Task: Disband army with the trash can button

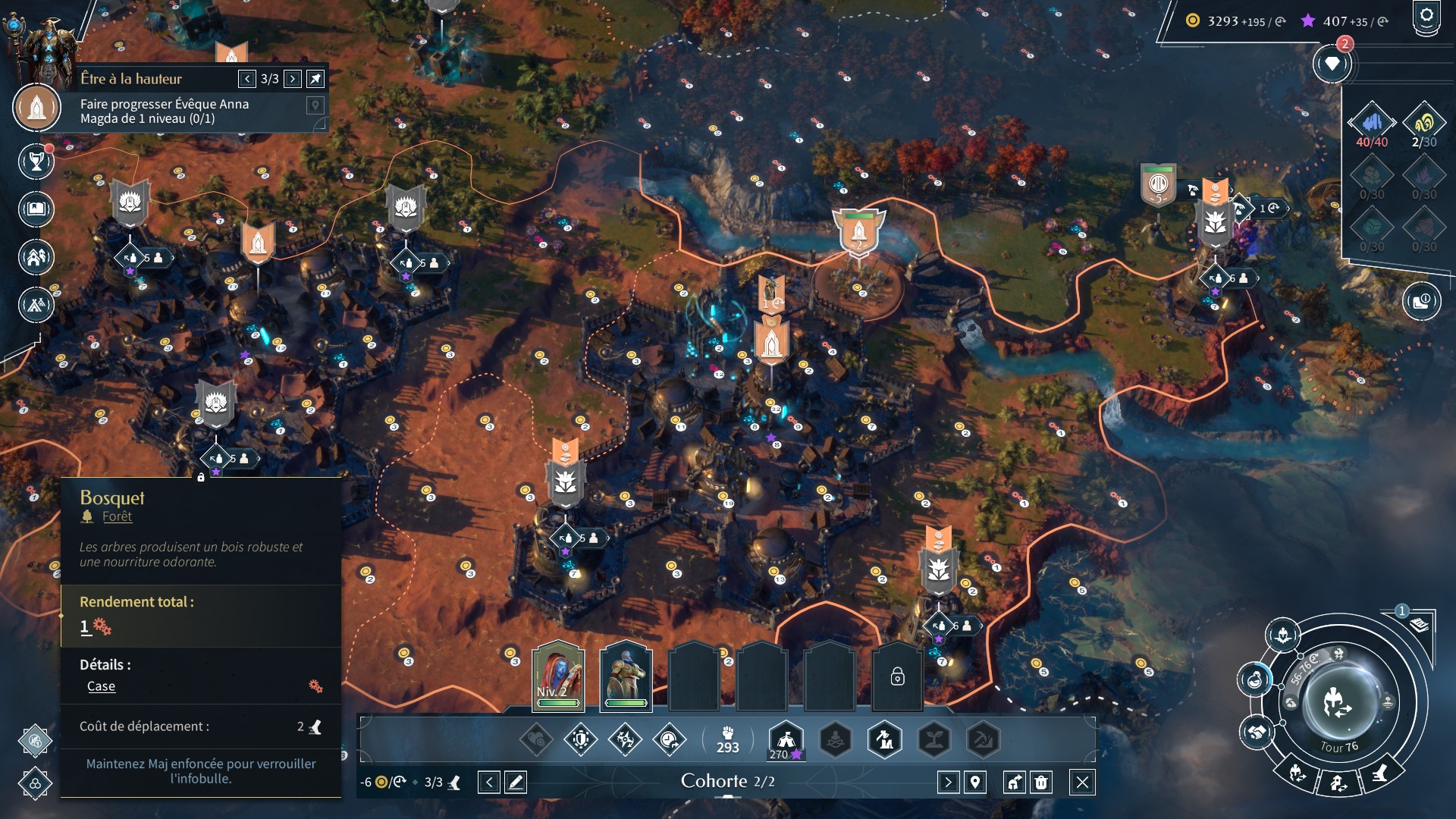Action: click(1041, 782)
